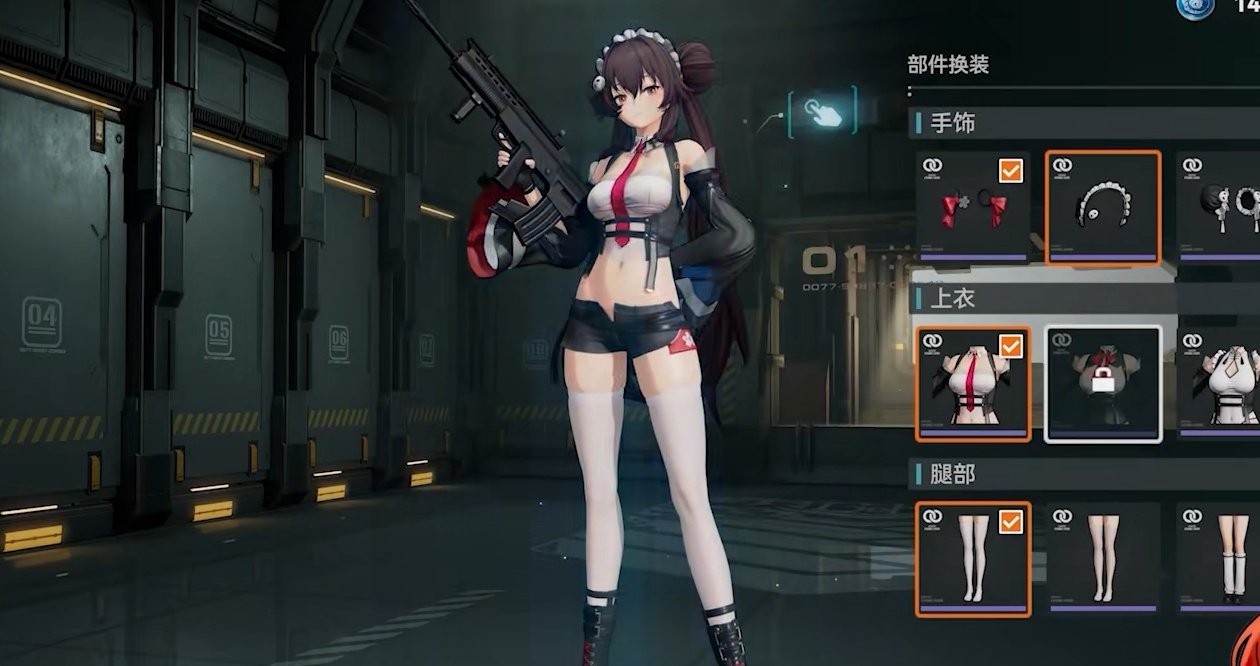The height and width of the screenshot is (666, 1260).
Task: Activate the hand touch interaction icon
Action: pos(823,111)
